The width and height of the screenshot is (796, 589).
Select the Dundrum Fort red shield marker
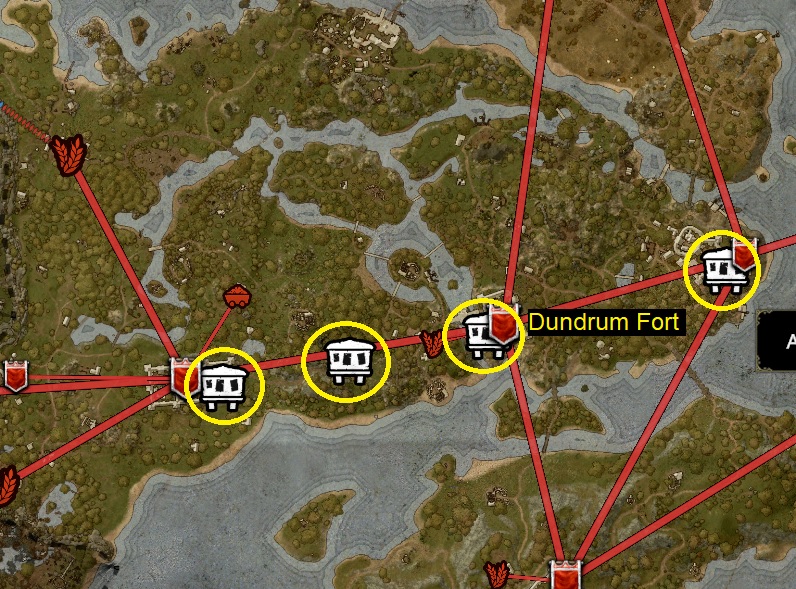click(x=503, y=325)
